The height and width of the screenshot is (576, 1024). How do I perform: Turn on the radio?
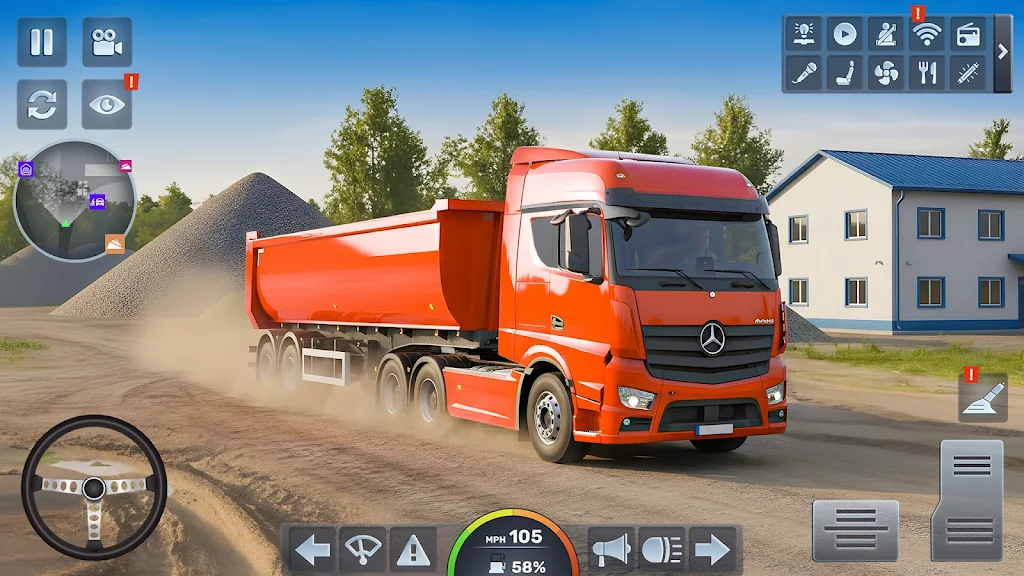click(968, 33)
